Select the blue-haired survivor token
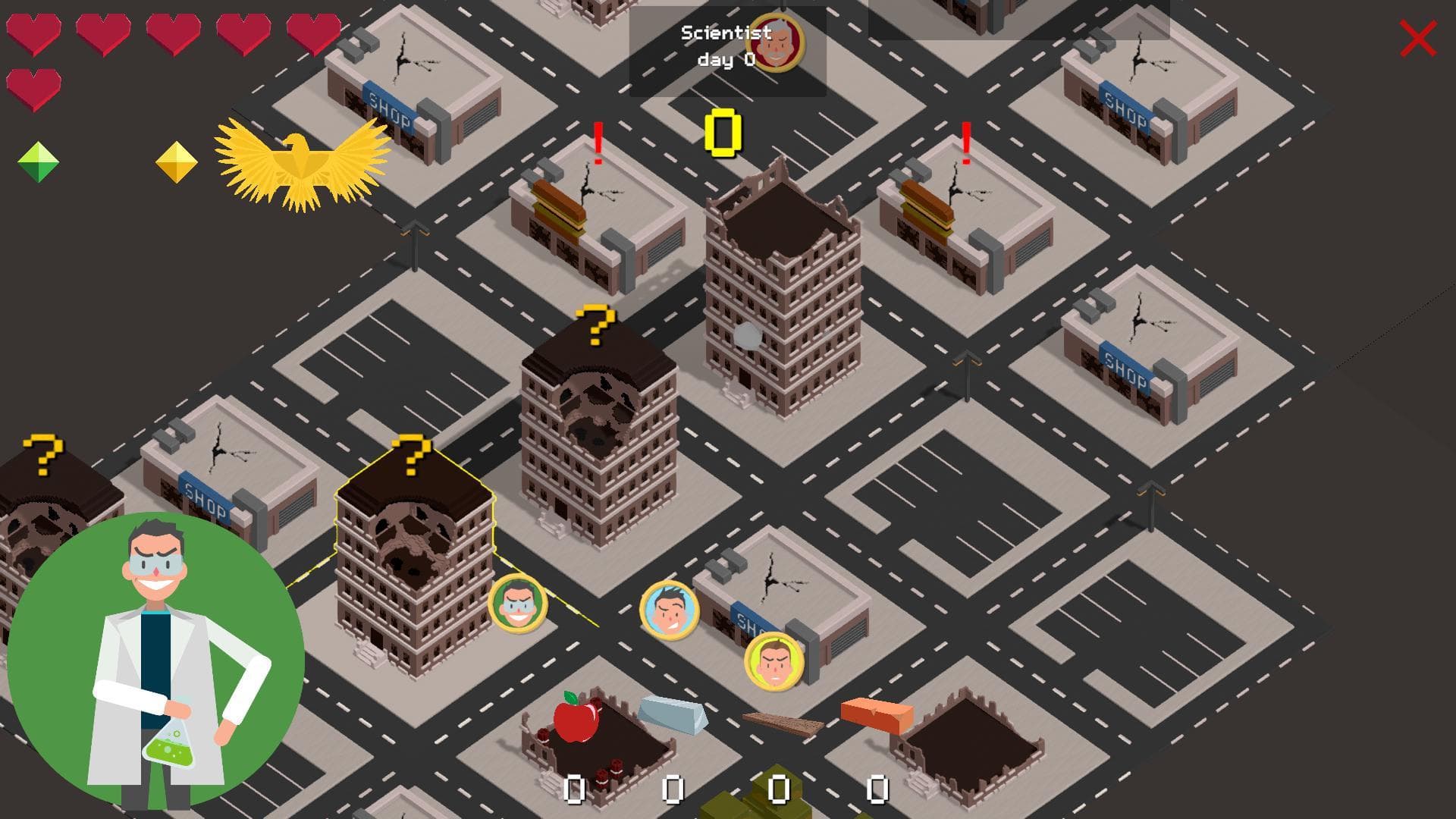Viewport: 1456px width, 819px height. [670, 610]
